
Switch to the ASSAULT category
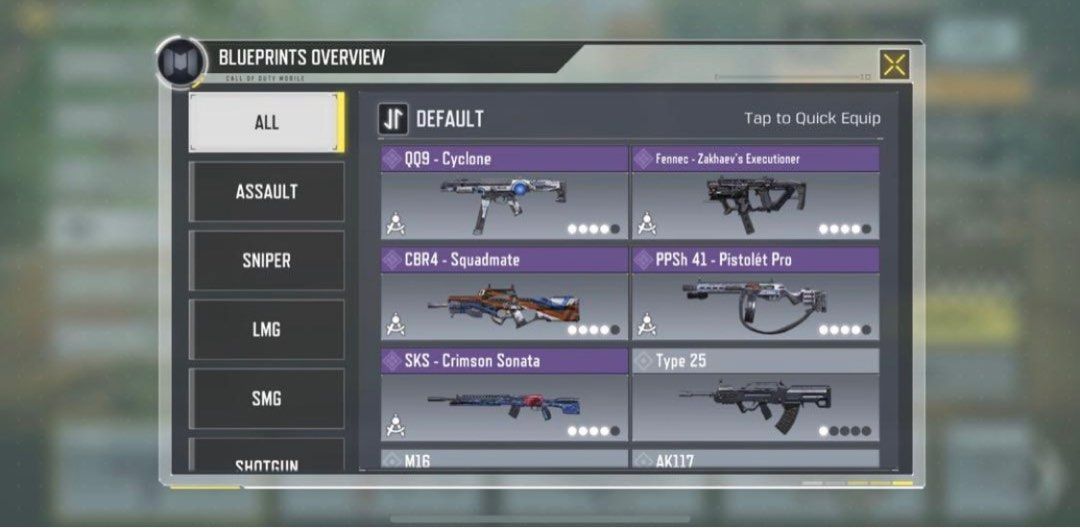pyautogui.click(x=266, y=191)
